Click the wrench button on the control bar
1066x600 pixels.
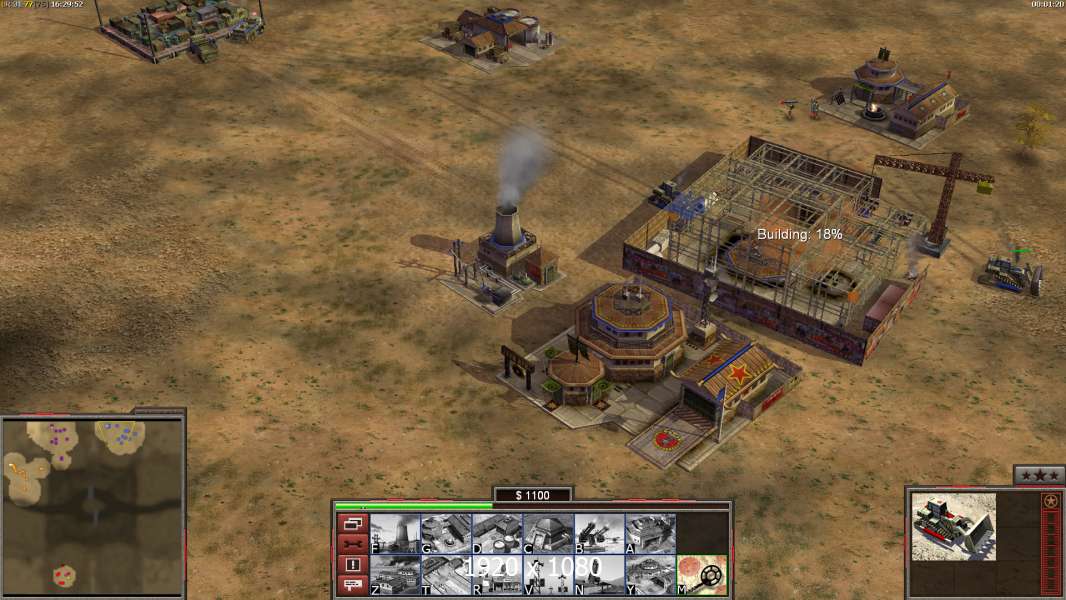pyautogui.click(x=352, y=544)
